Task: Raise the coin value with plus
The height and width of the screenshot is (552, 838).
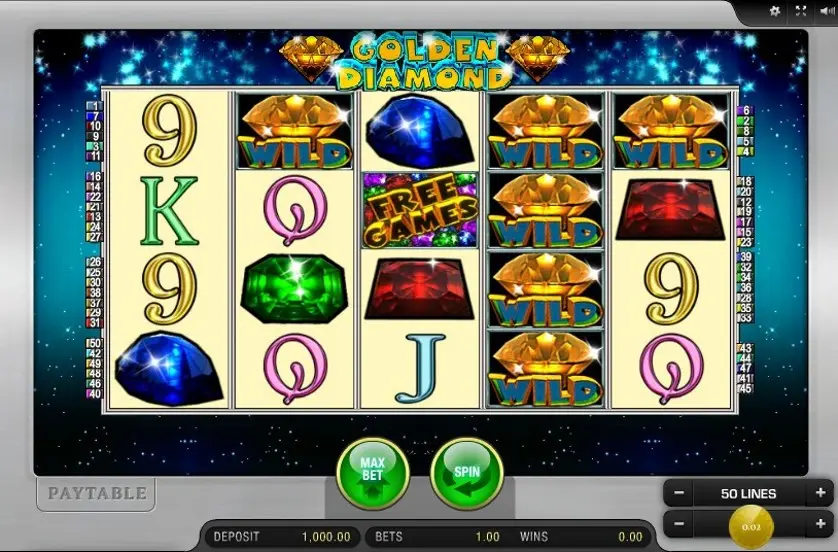Action: point(821,522)
